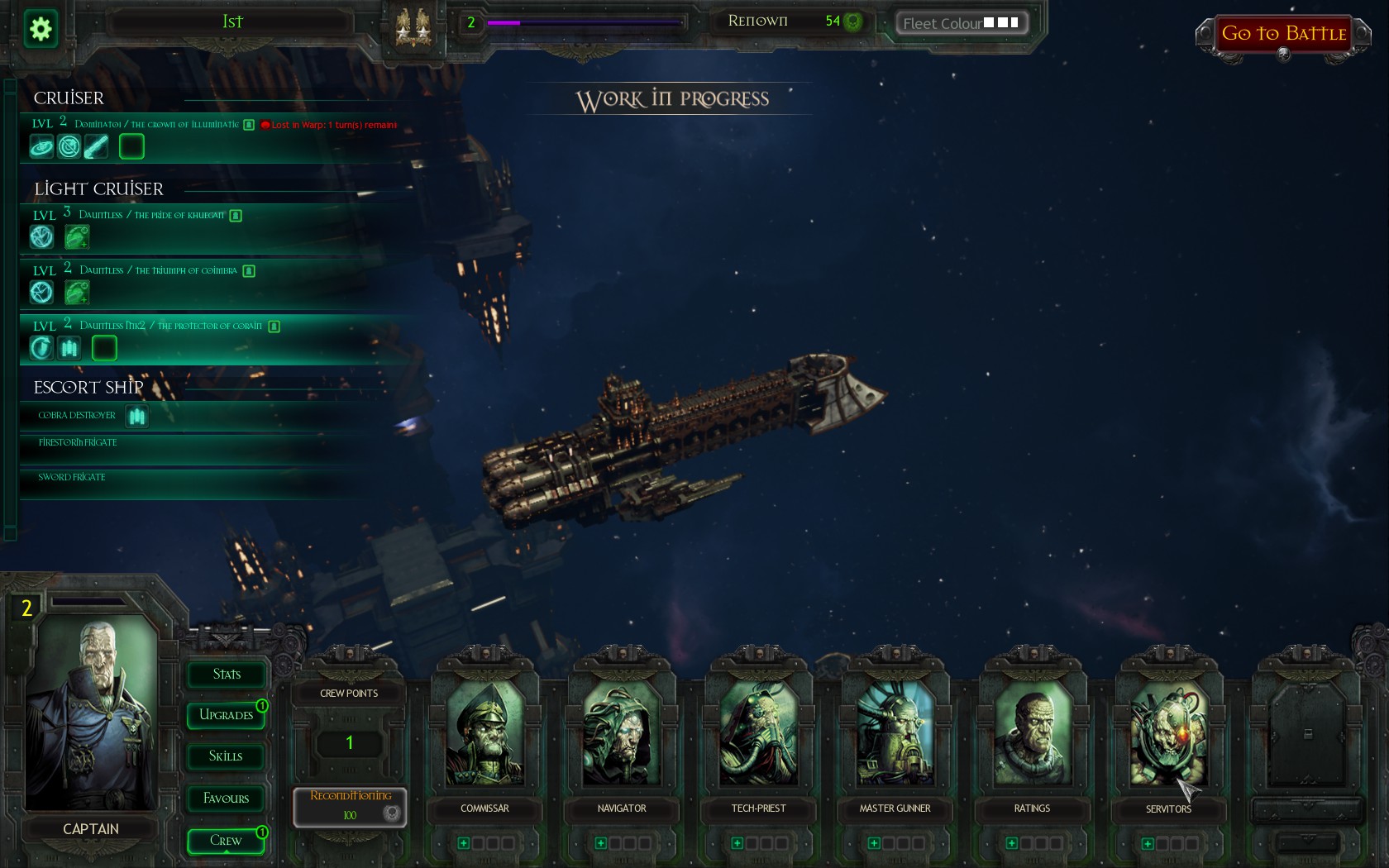Screen dimensions: 1389x868
Task: Select The Protector of Corain Dauntless Mk2
Action: pyautogui.click(x=170, y=326)
